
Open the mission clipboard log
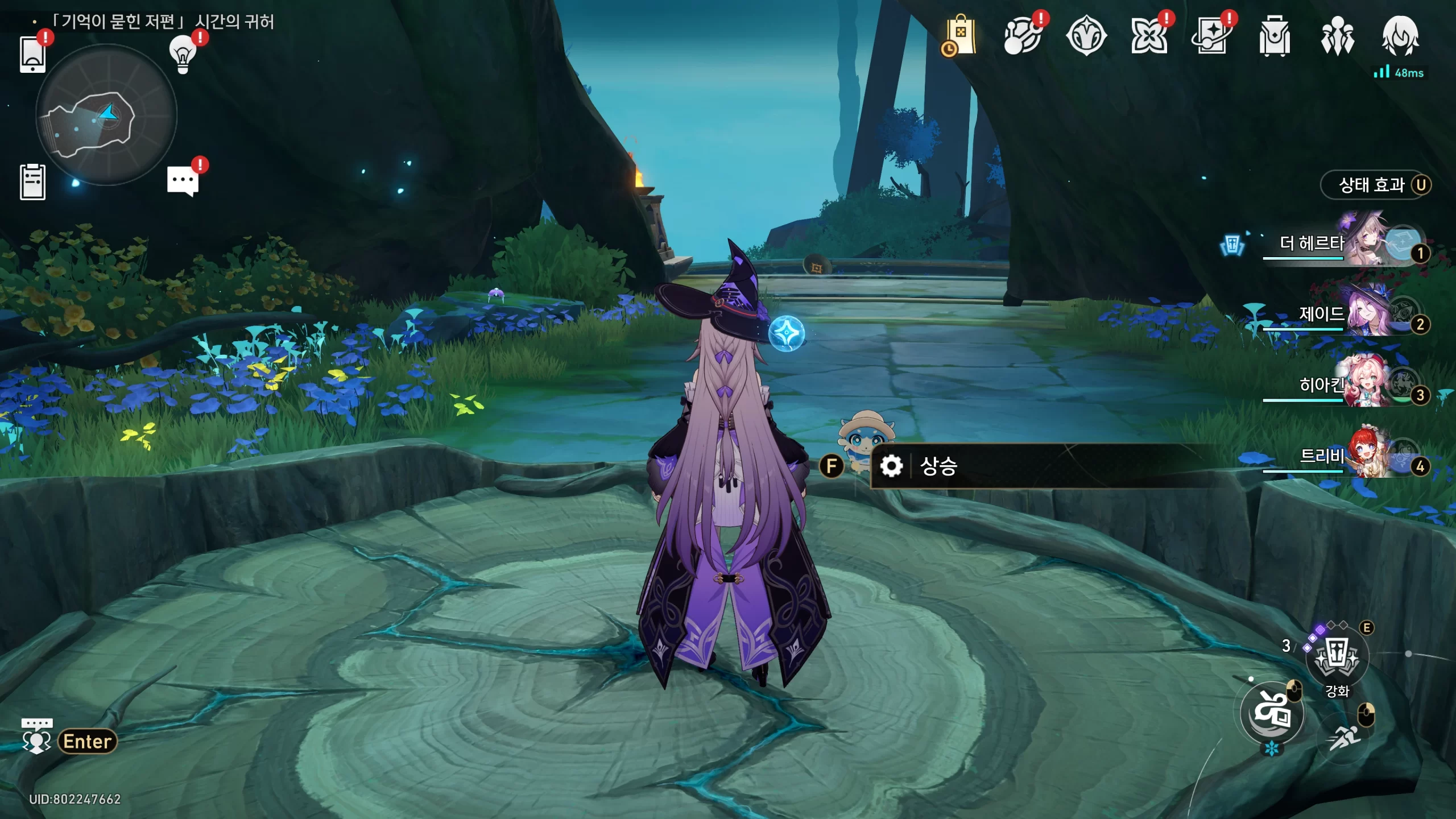32,182
